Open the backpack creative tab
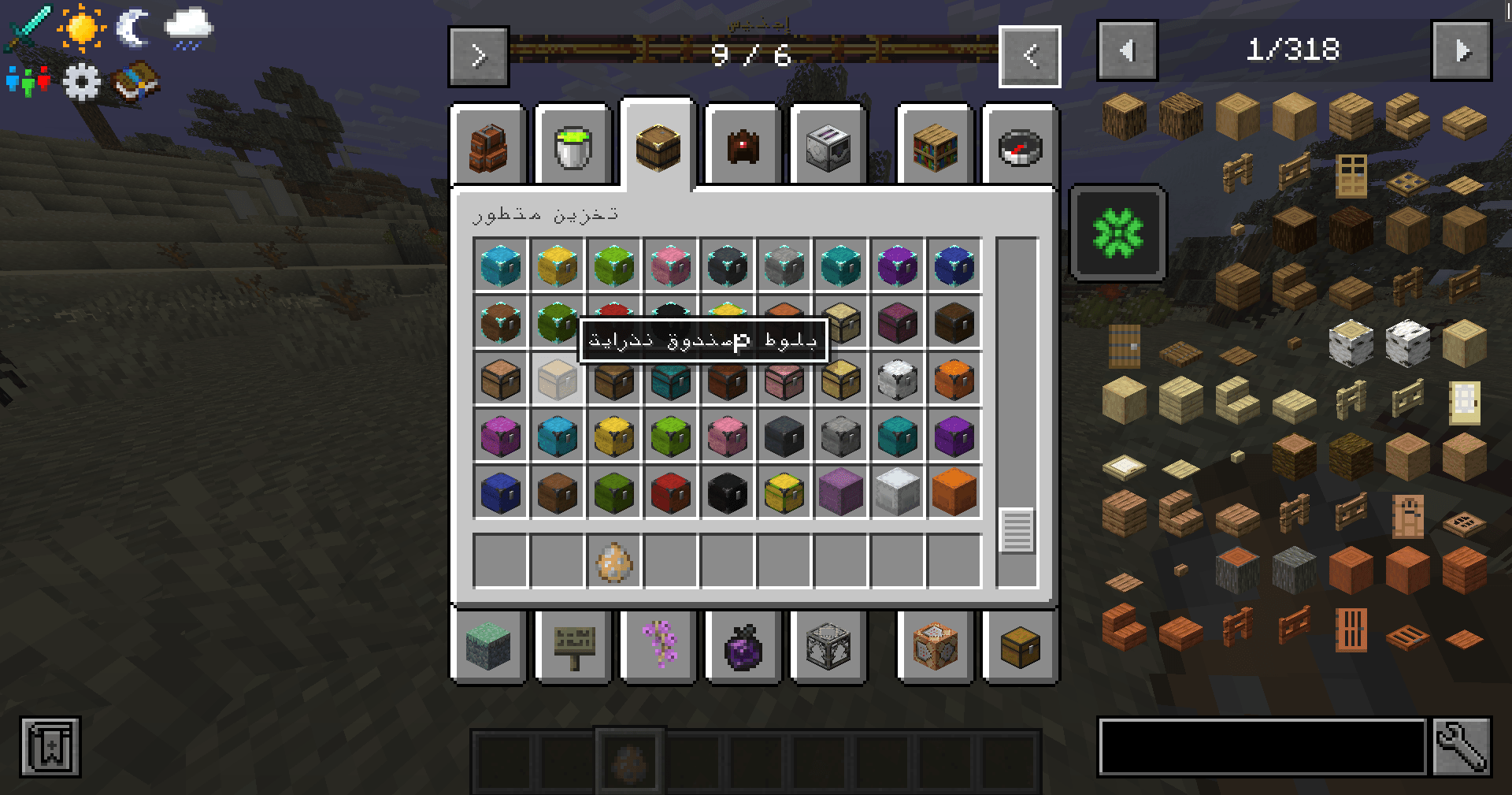1512x795 pixels. click(488, 147)
